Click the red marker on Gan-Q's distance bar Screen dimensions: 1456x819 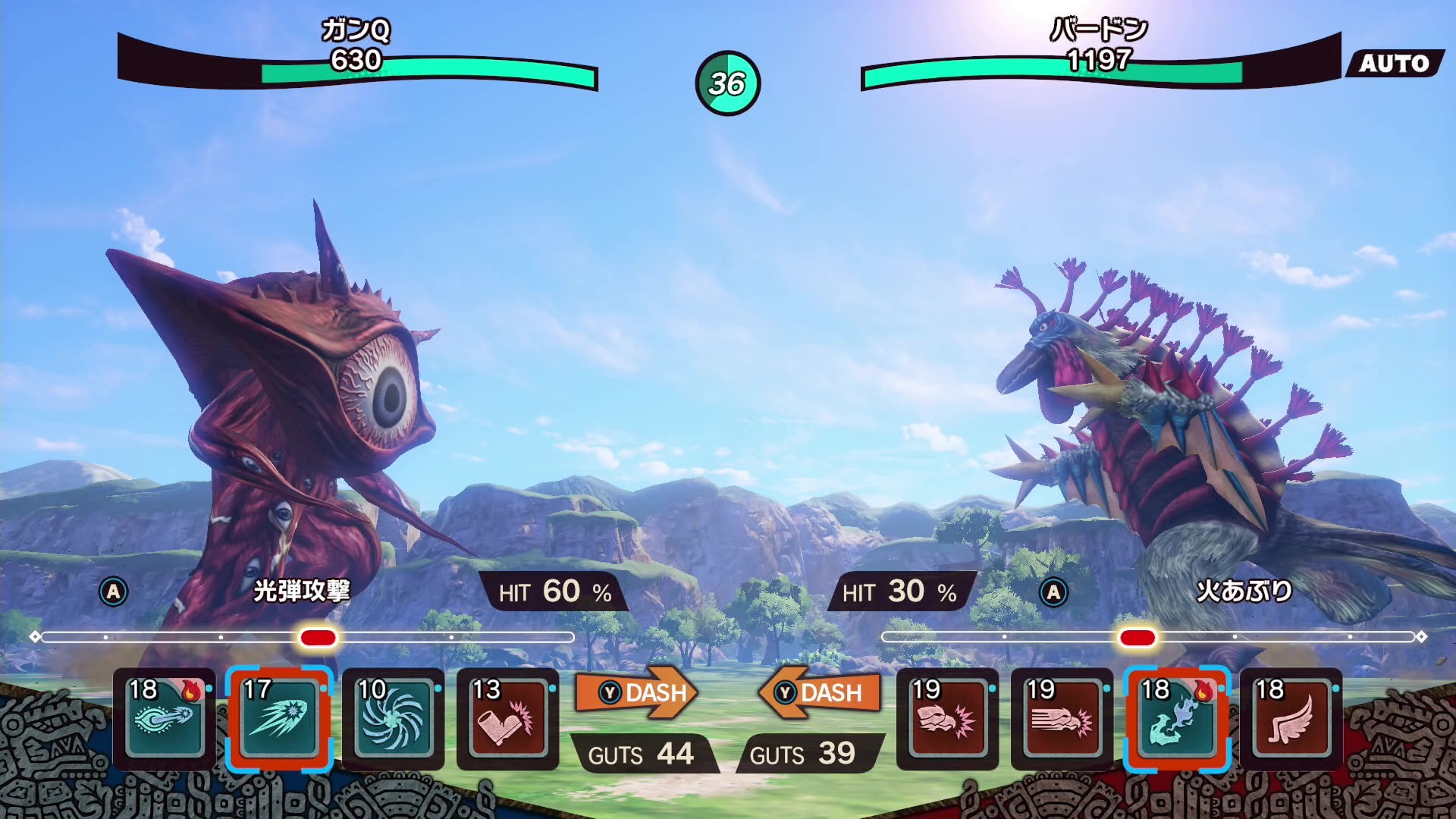pos(318,637)
